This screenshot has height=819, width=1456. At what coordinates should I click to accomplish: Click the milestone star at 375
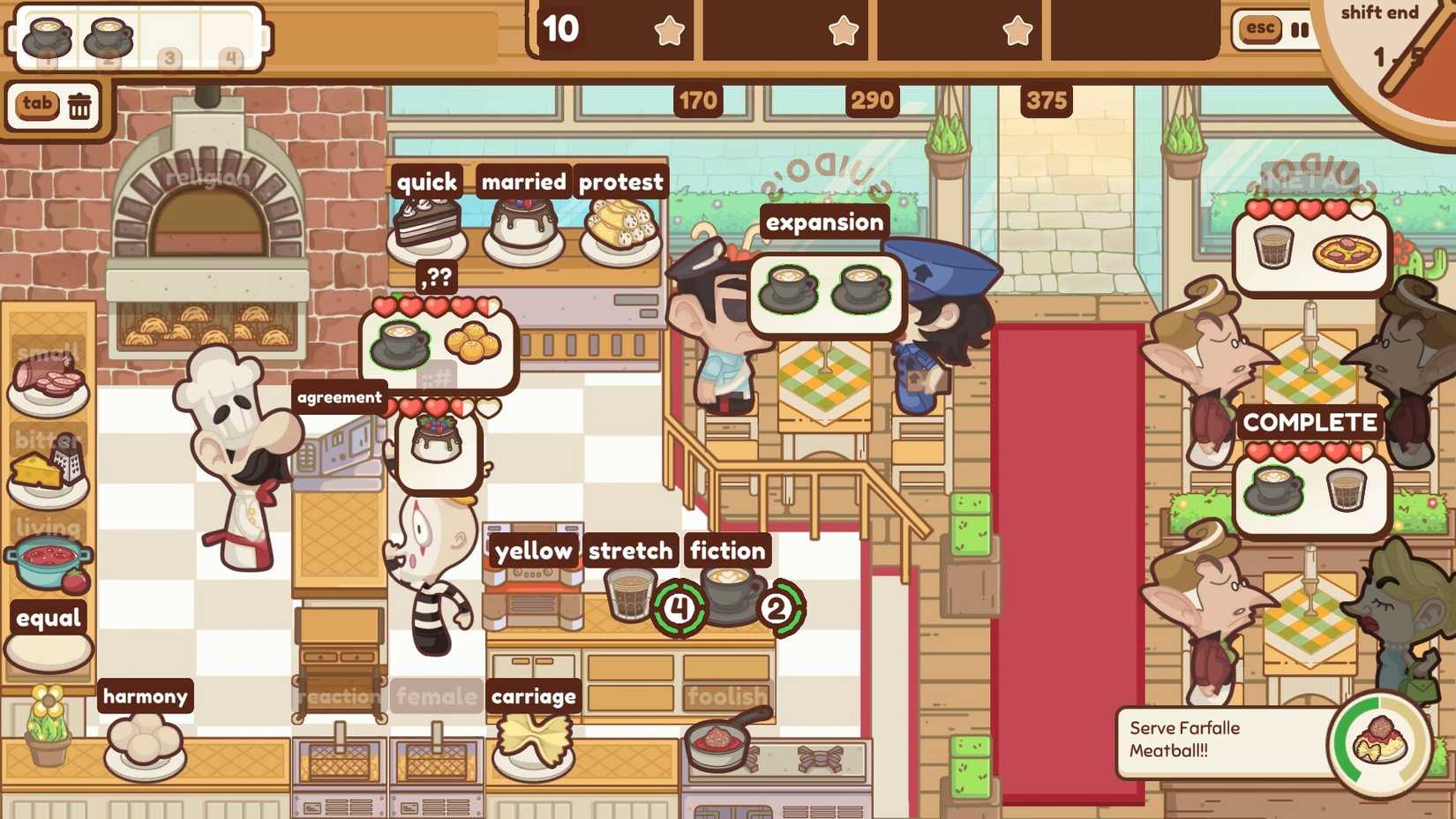tap(1017, 29)
